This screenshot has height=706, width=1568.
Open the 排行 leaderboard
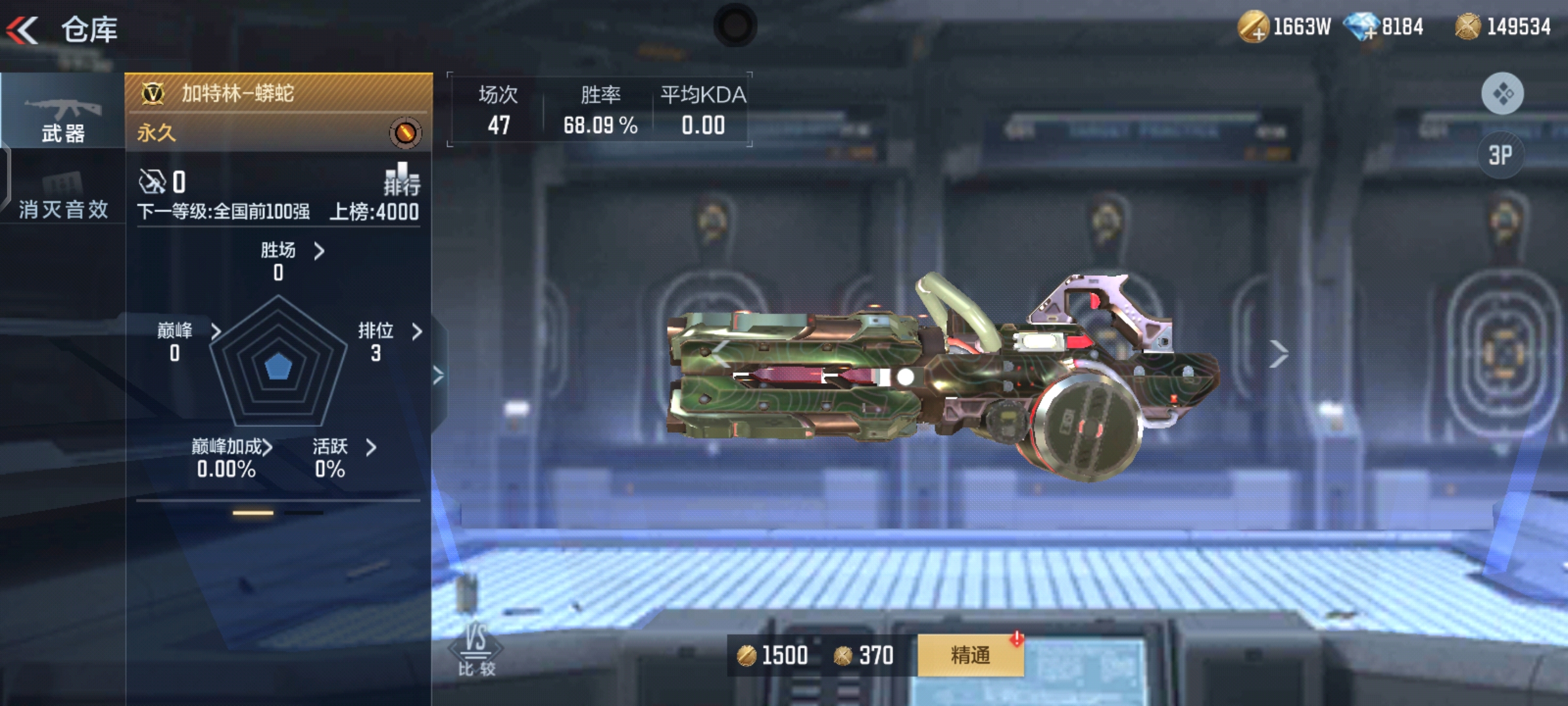point(401,180)
